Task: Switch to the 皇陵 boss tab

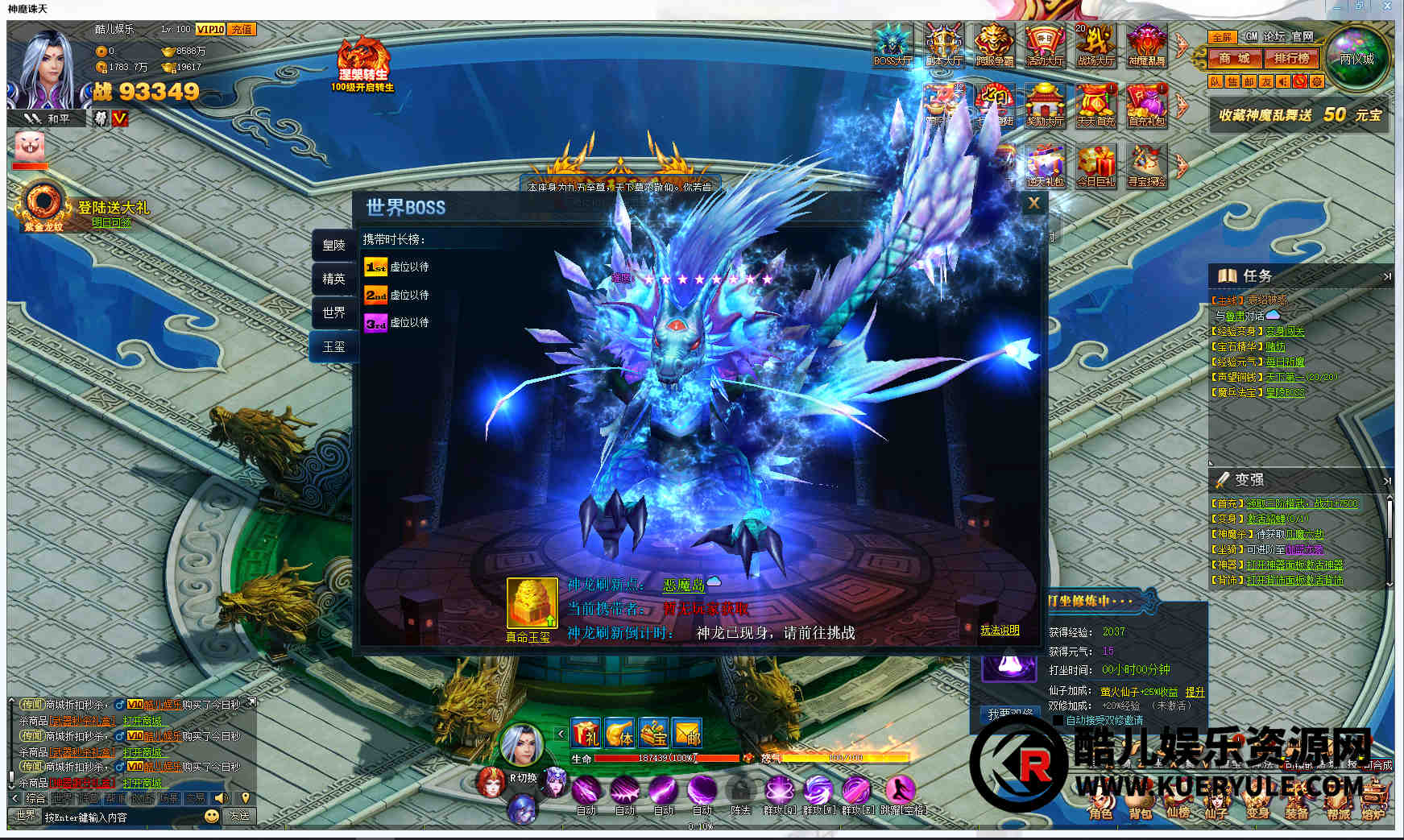Action: pyautogui.click(x=333, y=245)
